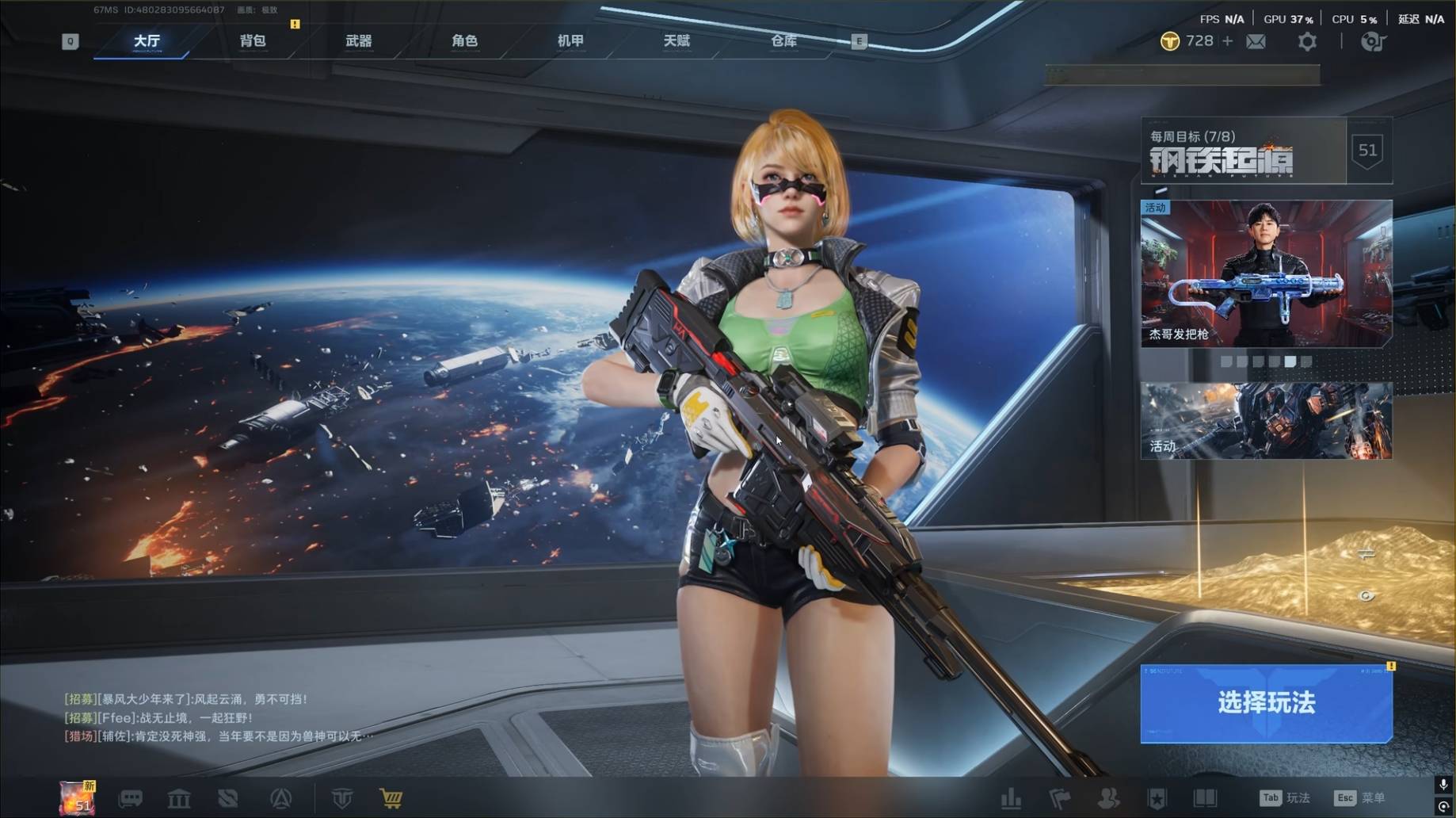Screen dimensions: 1456x818
Task: Click the player avatar with level 51
Action: (78, 797)
